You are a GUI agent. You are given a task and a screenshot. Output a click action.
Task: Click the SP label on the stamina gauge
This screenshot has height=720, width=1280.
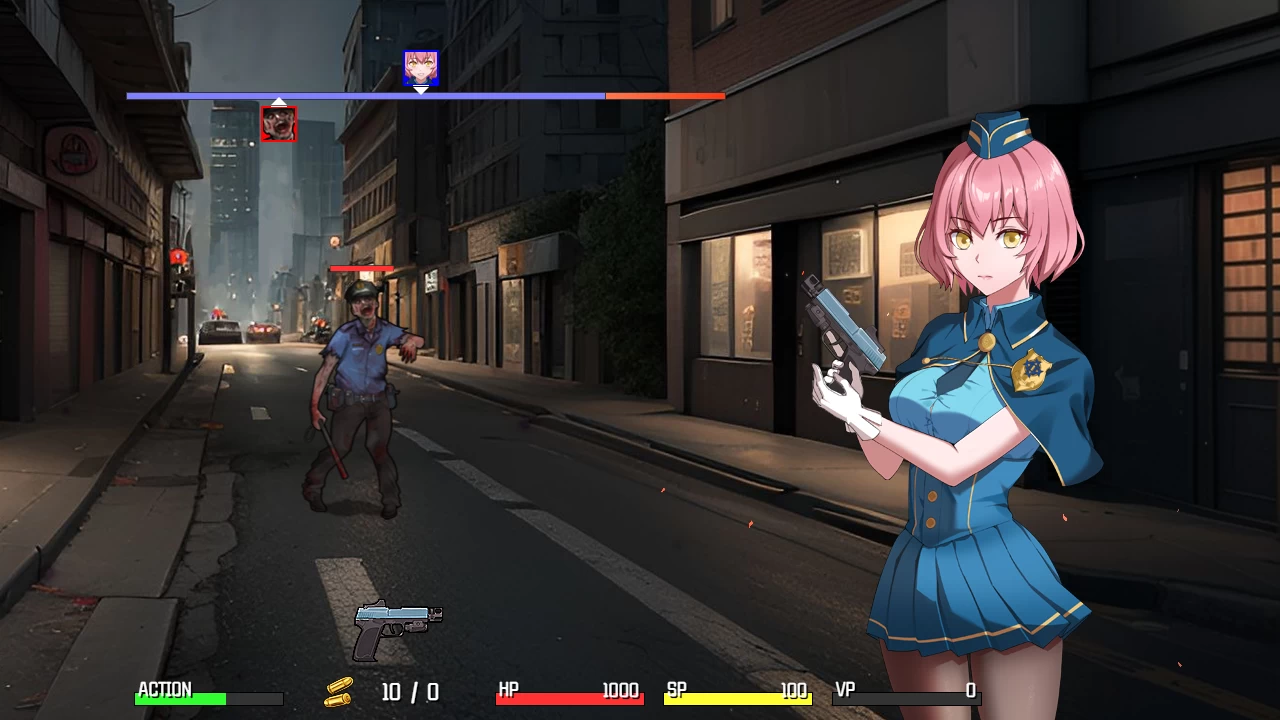[675, 690]
